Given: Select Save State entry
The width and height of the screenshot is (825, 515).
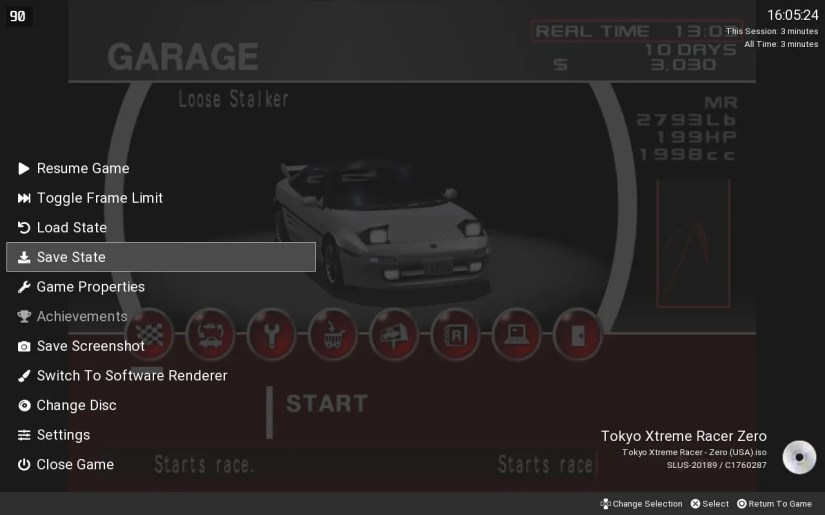Looking at the screenshot, I should tap(71, 257).
